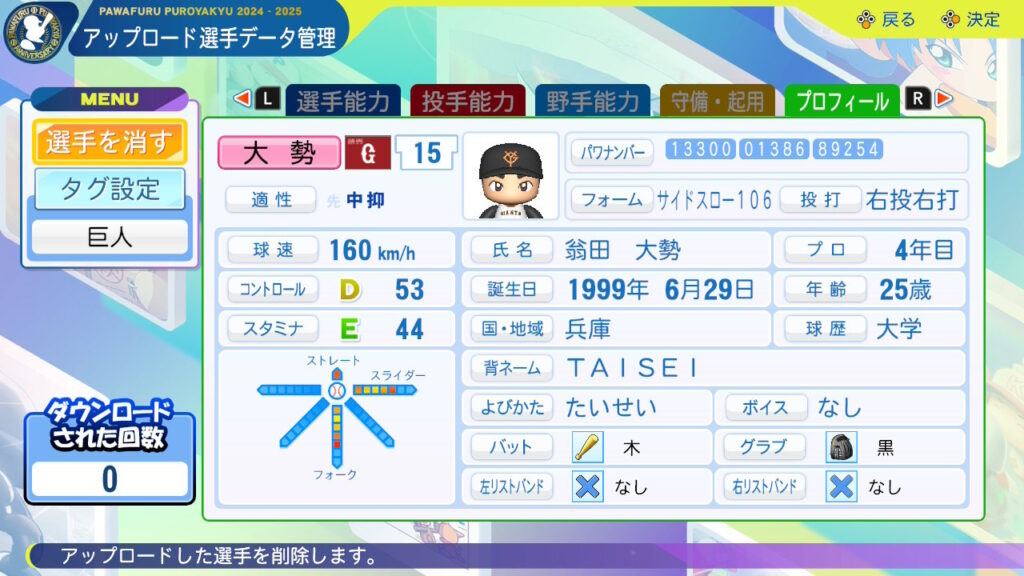Select the プロフィール tab
The width and height of the screenshot is (1024, 576).
(842, 101)
